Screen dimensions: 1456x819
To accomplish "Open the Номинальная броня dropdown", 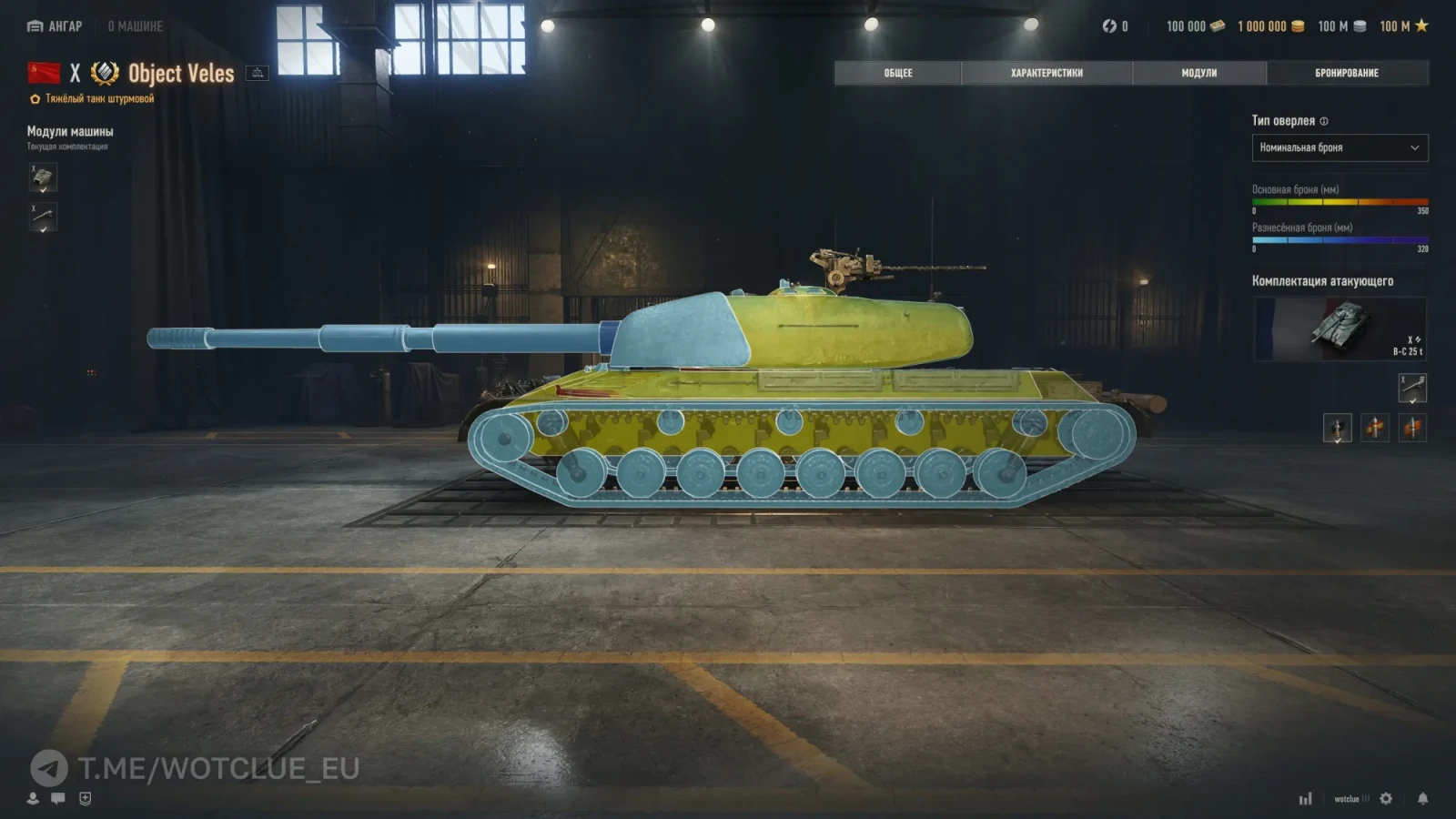I will pyautogui.click(x=1340, y=147).
